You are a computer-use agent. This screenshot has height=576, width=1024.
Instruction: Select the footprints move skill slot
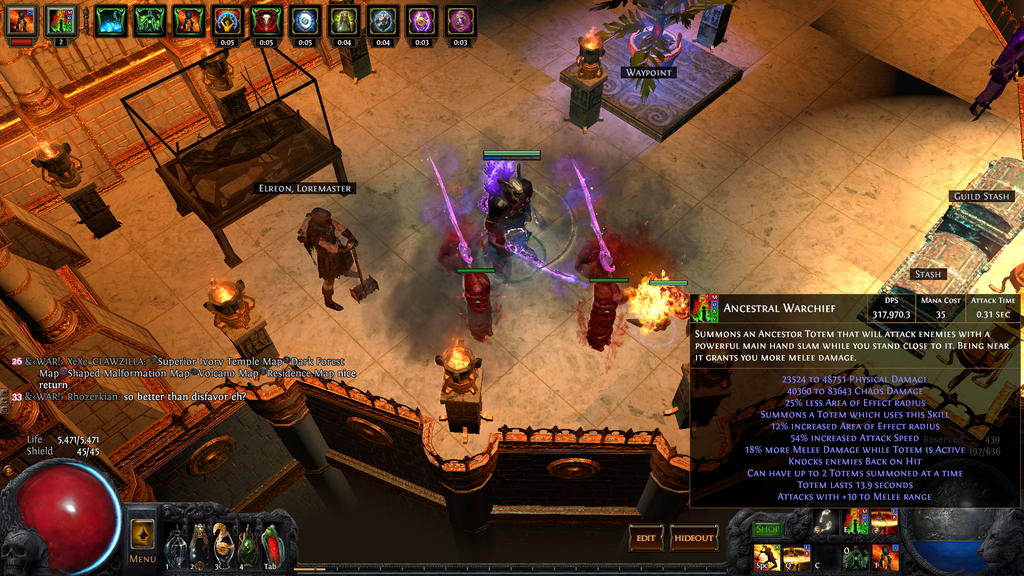tap(825, 522)
